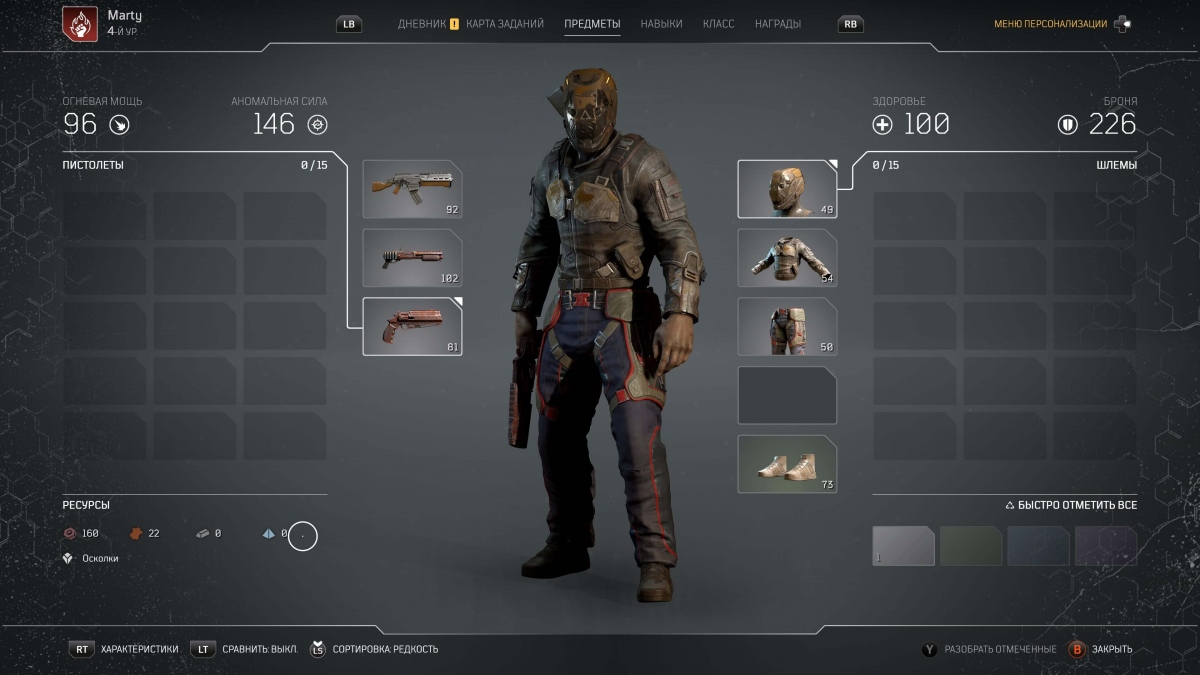
Task: Select the Предметы tab
Action: (x=592, y=24)
